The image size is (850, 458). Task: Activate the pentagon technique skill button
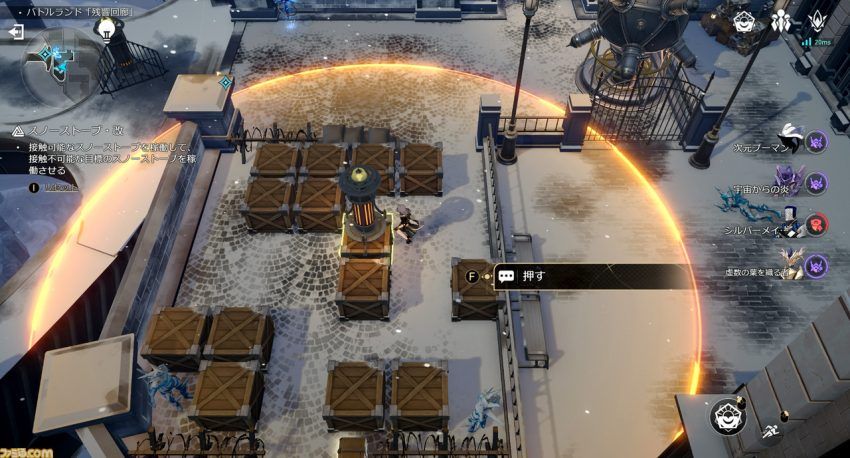pos(728,416)
